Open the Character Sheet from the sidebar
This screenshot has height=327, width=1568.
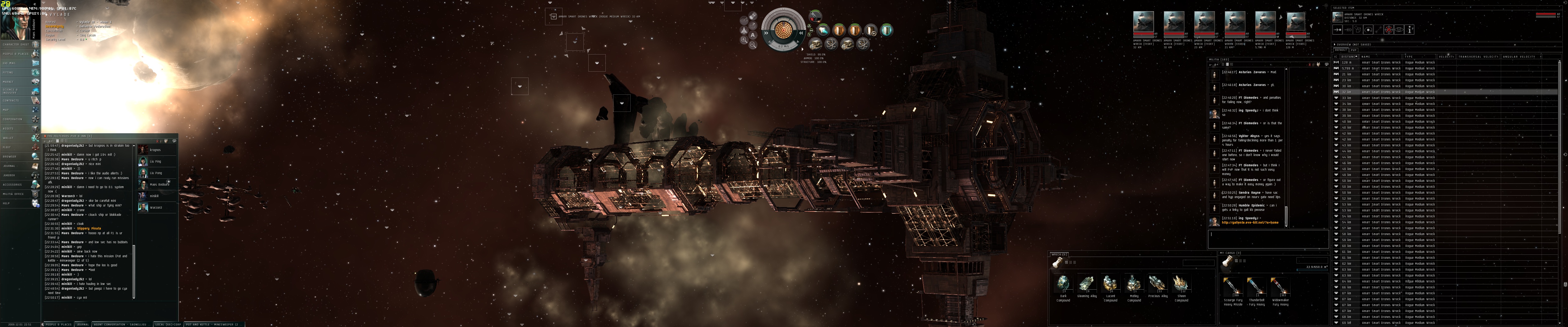point(19,45)
